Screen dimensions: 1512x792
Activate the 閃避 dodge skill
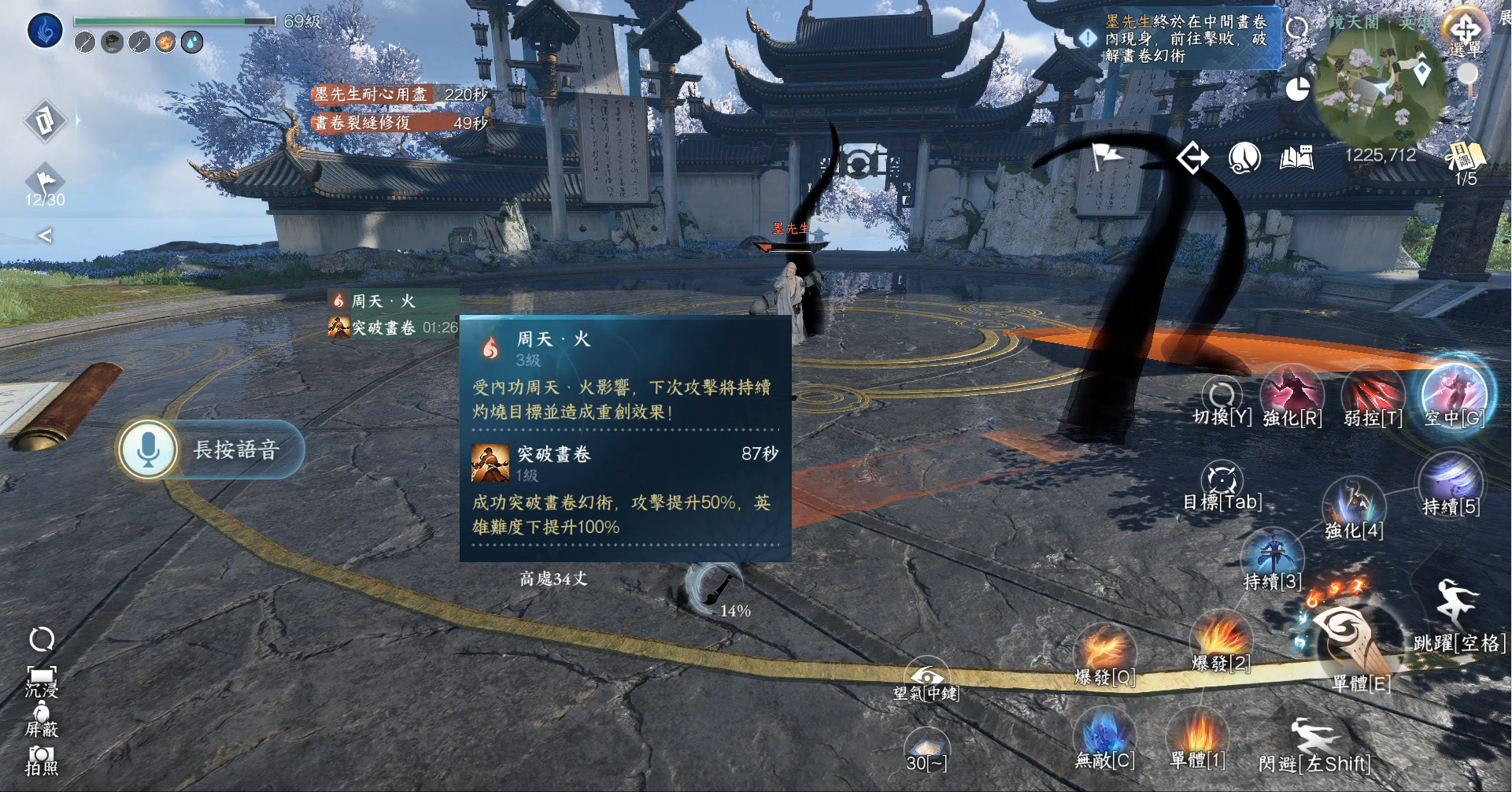point(1313,744)
